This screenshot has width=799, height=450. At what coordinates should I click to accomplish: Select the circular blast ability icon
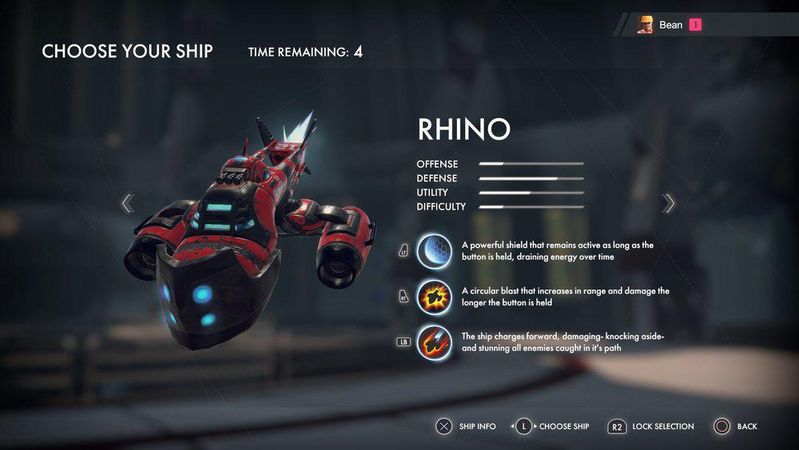pos(433,295)
